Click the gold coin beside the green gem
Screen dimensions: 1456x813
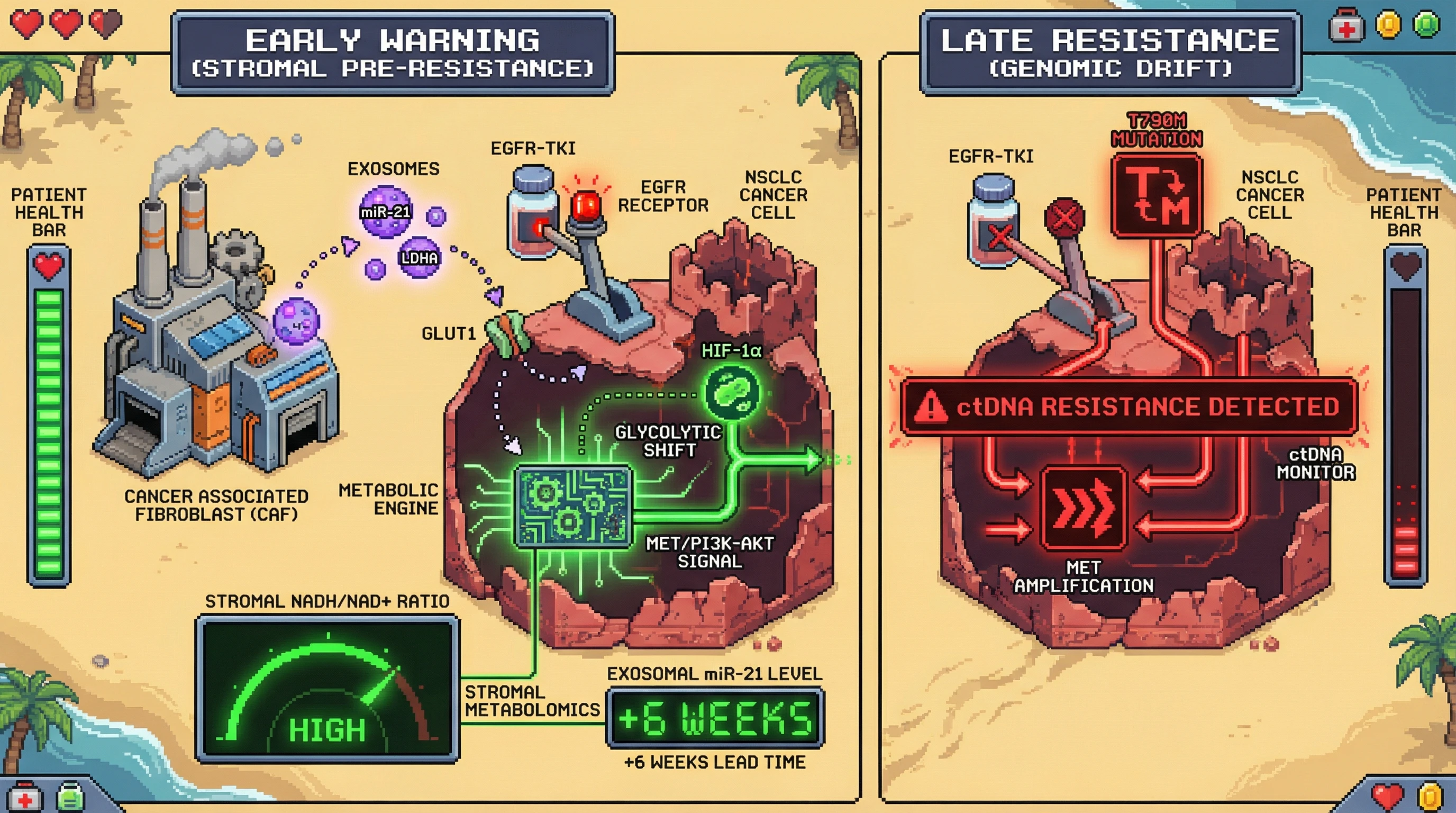(1388, 25)
